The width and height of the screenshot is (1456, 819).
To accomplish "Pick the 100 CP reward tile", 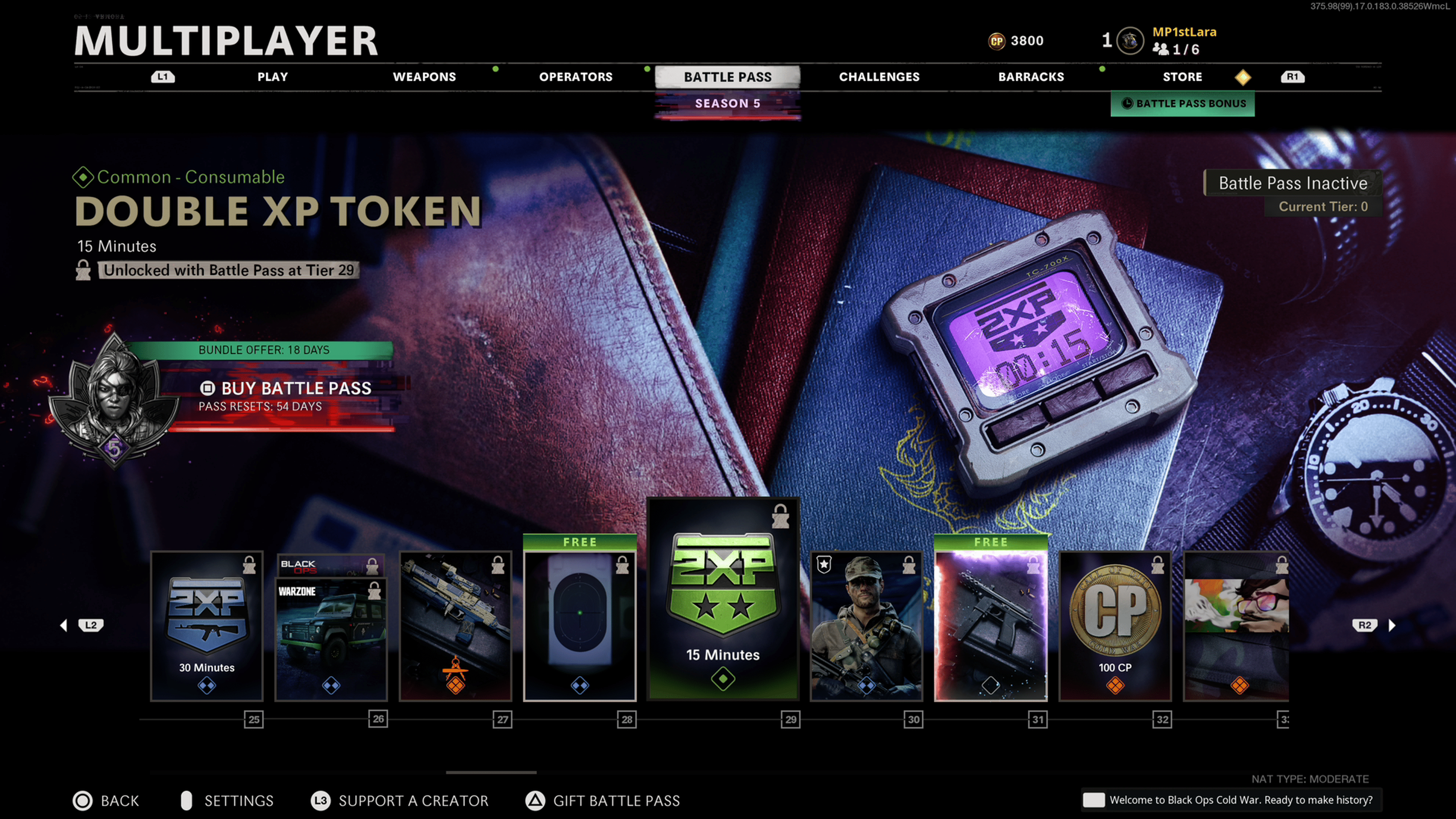I will click(1115, 626).
